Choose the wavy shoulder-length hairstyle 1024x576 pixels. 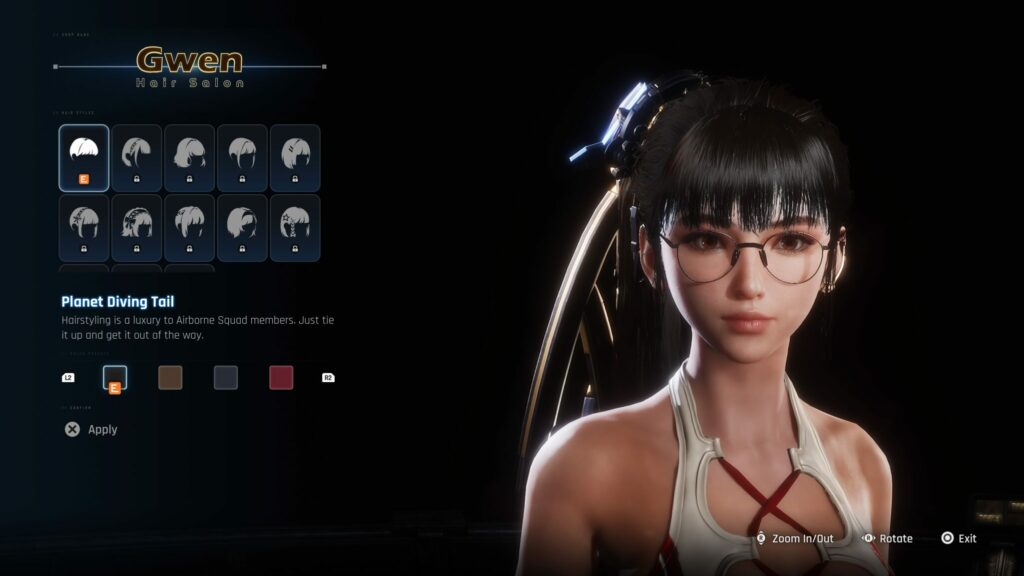[x=189, y=157]
